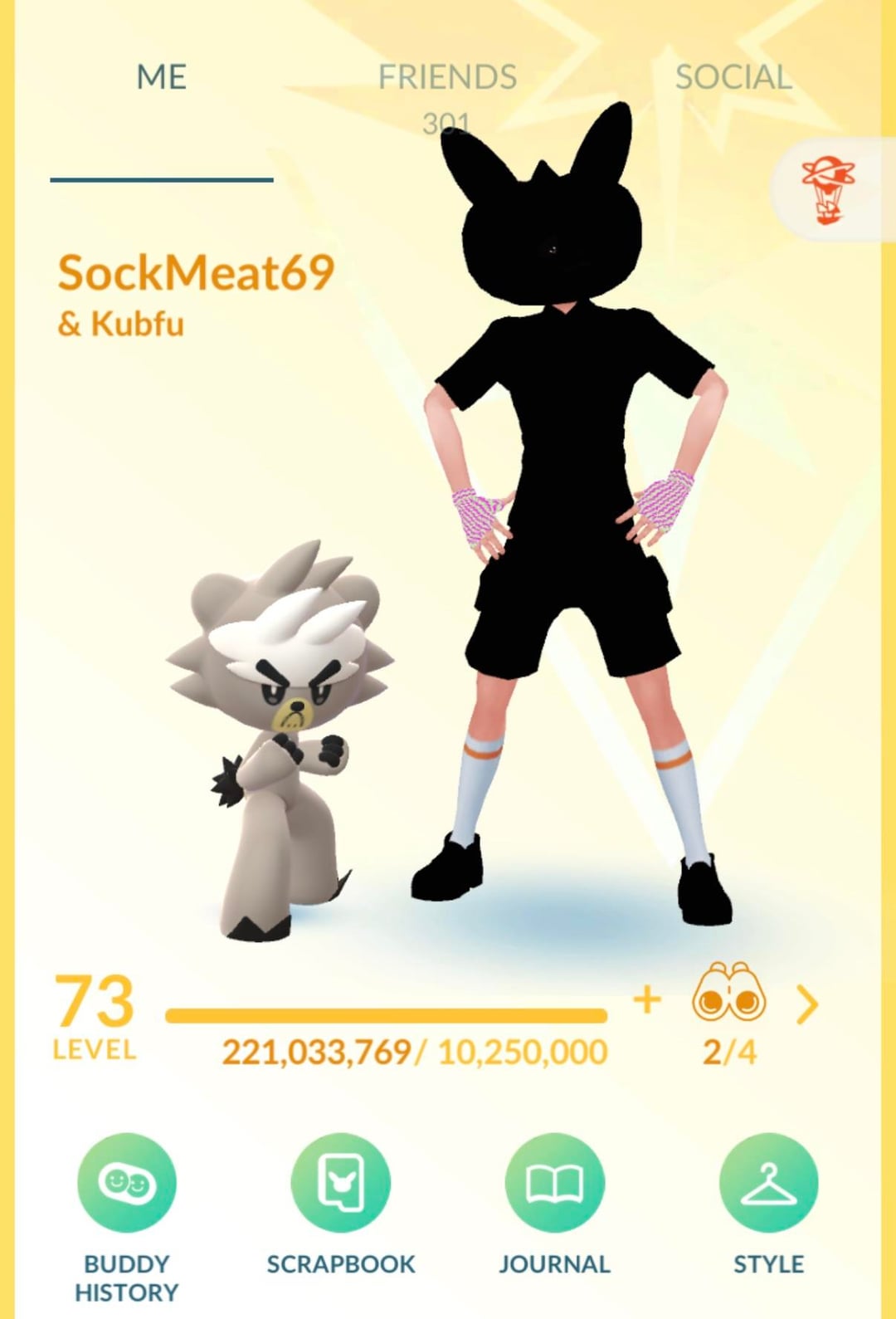Tap the hot air balloon icon
This screenshot has height=1319, width=896.
coord(828,190)
